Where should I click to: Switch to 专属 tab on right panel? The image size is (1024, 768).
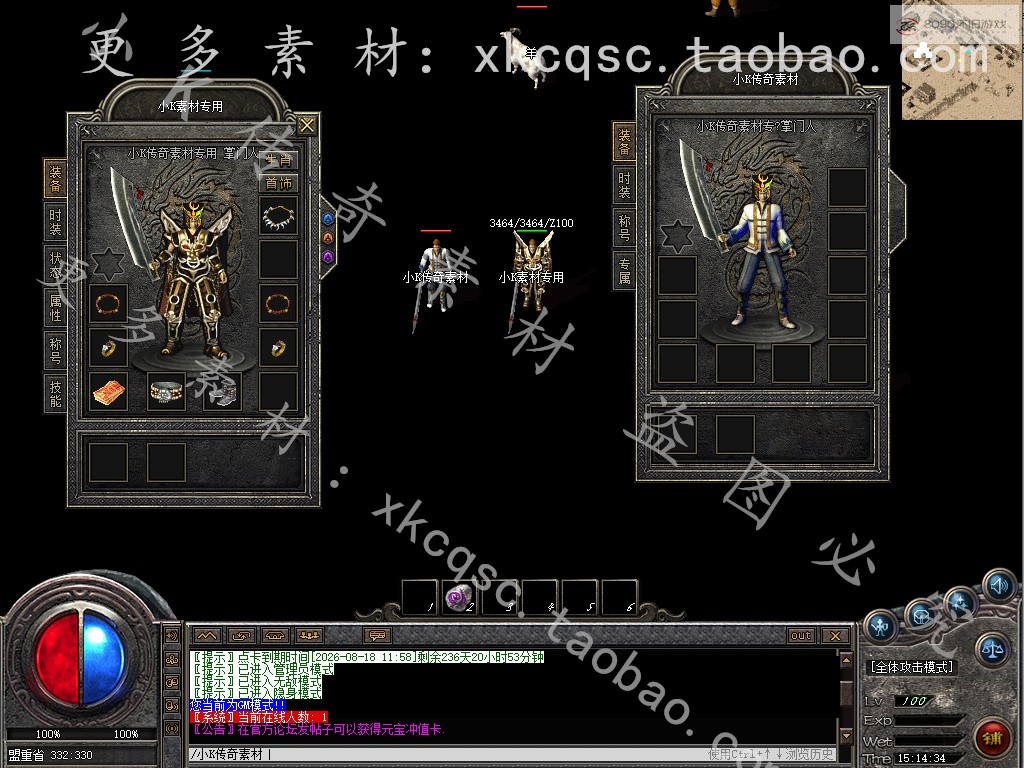[625, 270]
